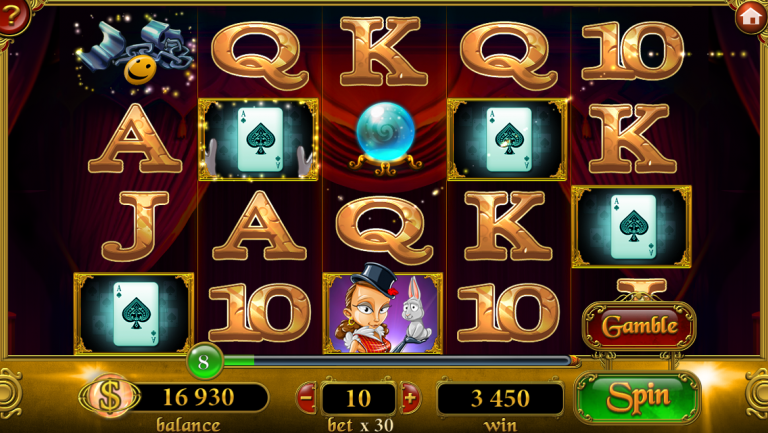Click the dollar coin balance icon
The height and width of the screenshot is (433, 768).
click(111, 397)
